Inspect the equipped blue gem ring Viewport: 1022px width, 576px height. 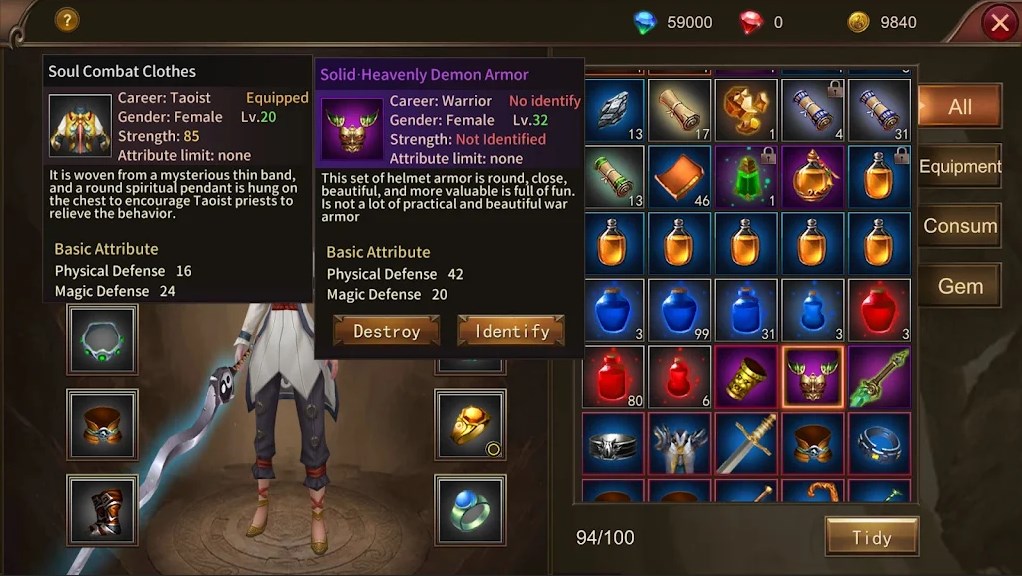click(x=470, y=509)
